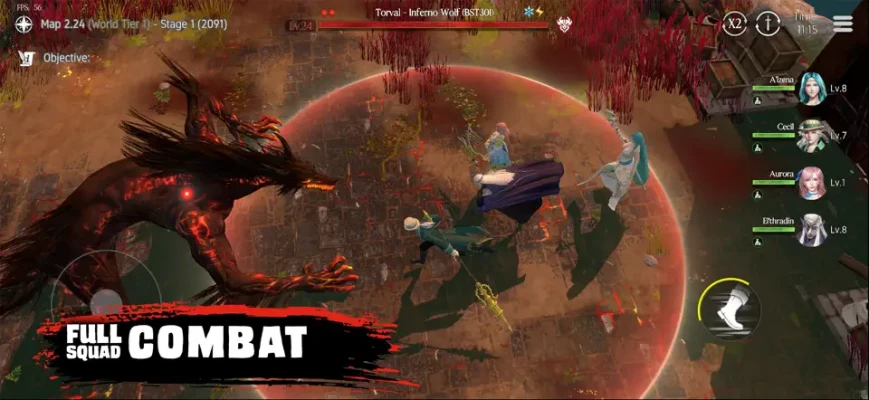The width and height of the screenshot is (869, 400).
Task: Tap the circular up-down arrow button
Action: coord(768,22)
